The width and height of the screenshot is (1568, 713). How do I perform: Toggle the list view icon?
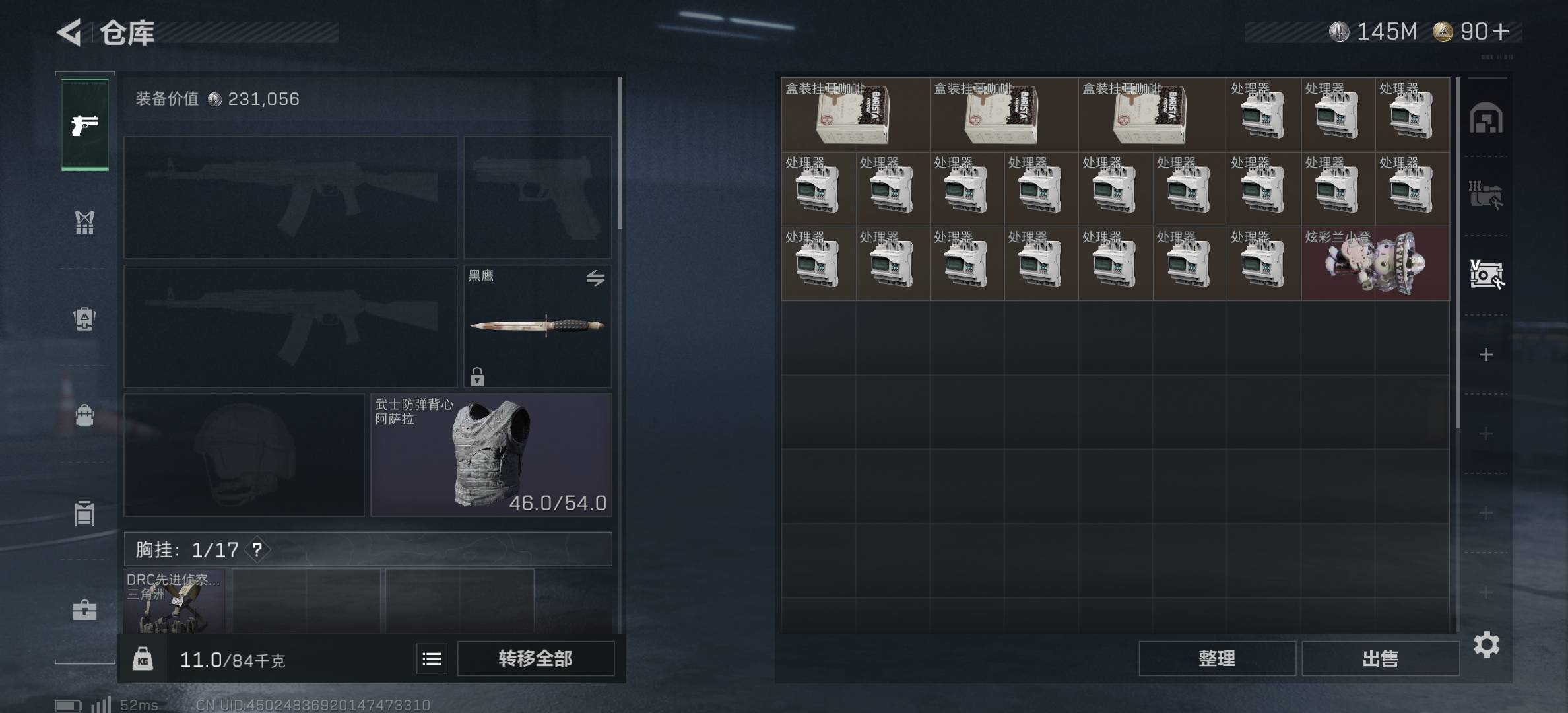click(432, 659)
